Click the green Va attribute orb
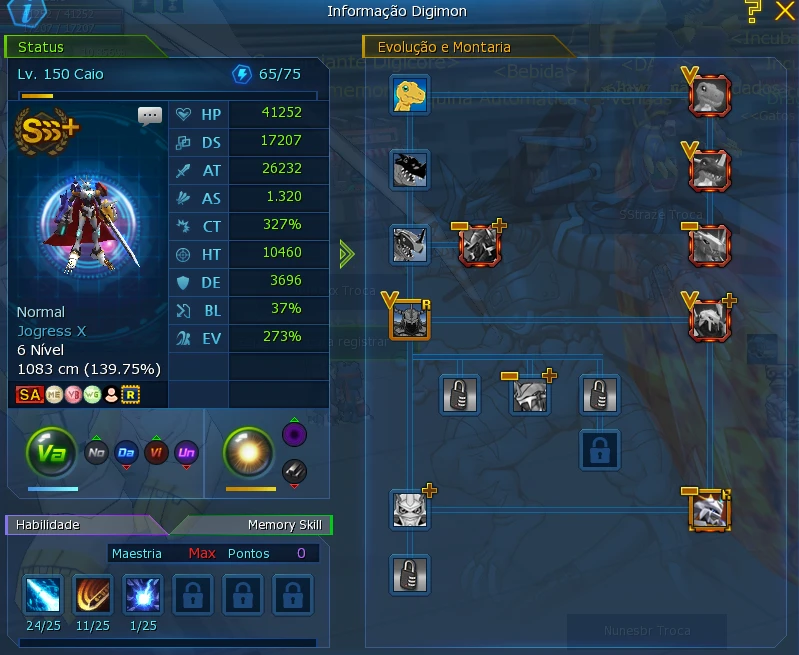The width and height of the screenshot is (799, 655). click(x=51, y=452)
